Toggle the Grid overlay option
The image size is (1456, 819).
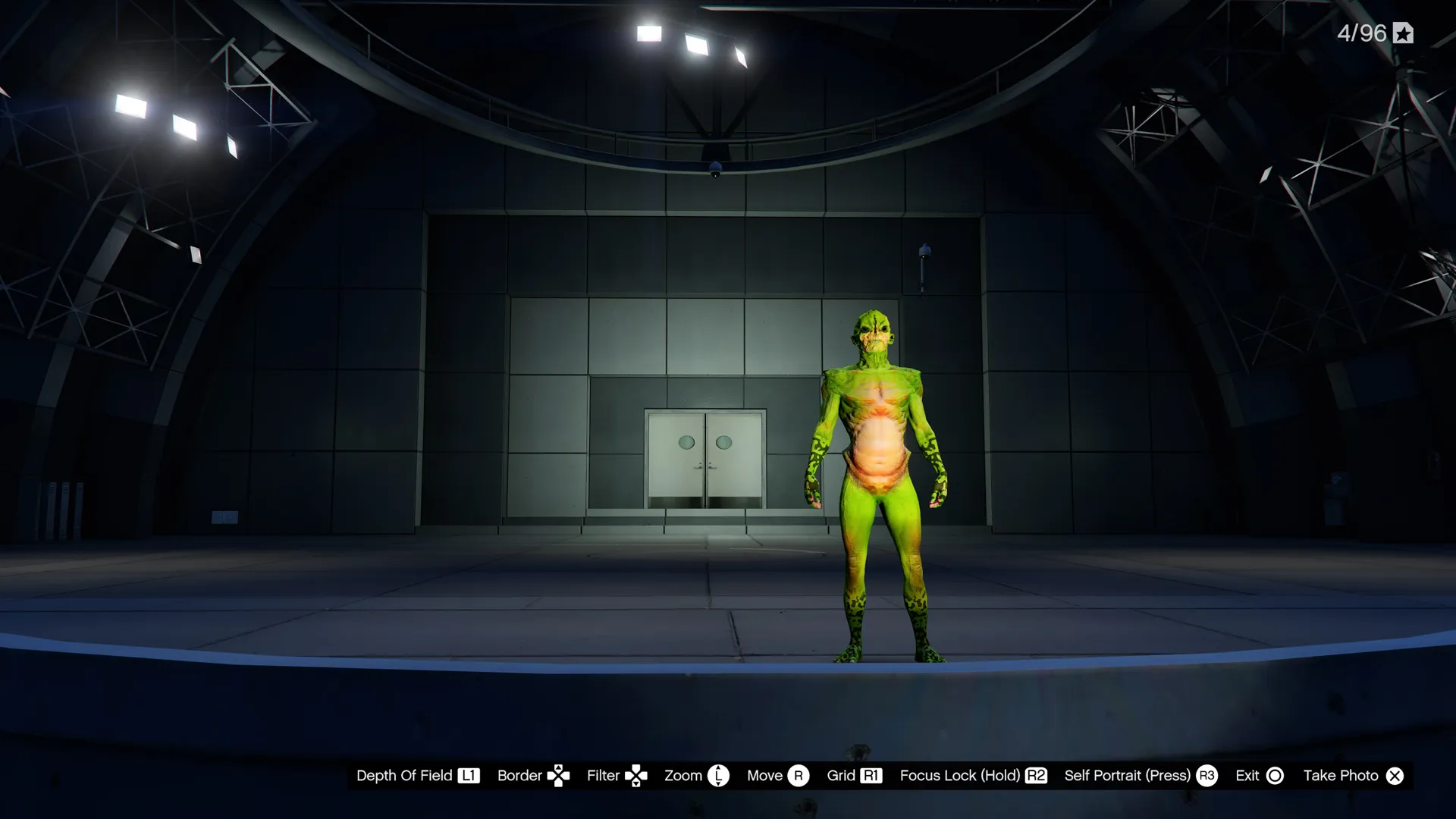pos(854,776)
